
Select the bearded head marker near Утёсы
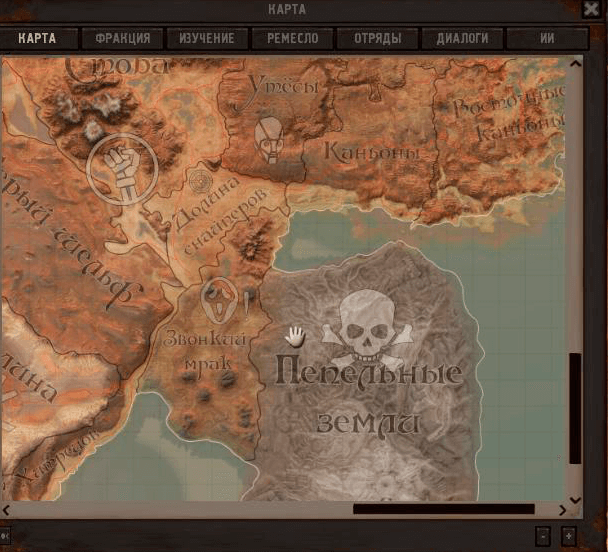(x=268, y=137)
